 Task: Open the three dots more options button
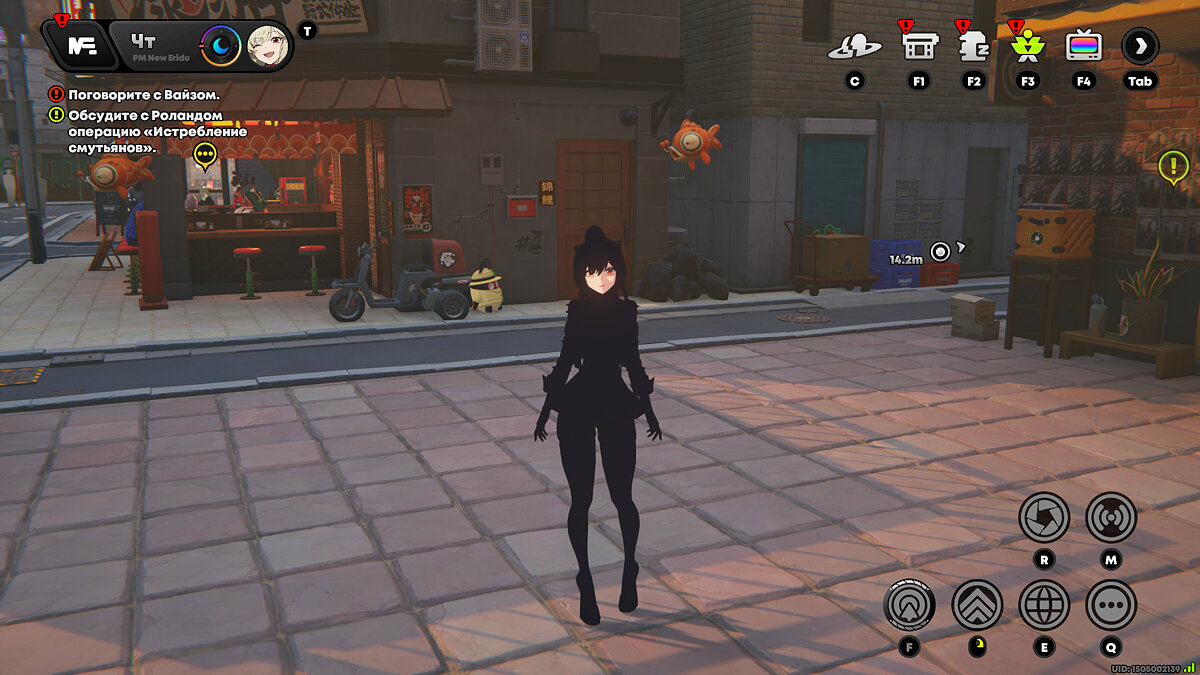coord(1111,605)
